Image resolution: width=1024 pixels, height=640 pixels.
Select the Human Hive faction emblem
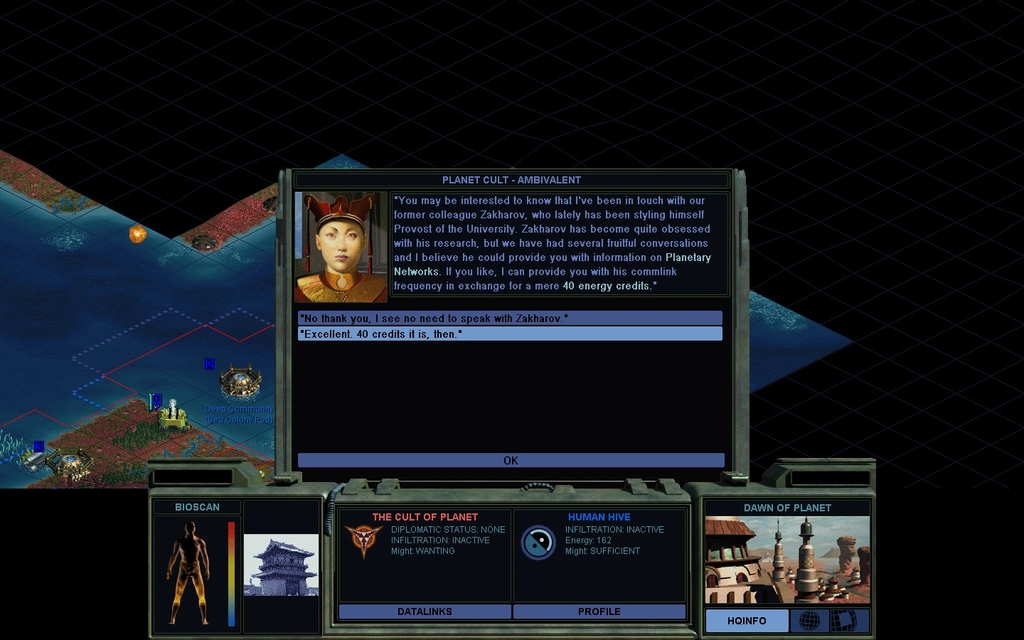coord(538,542)
